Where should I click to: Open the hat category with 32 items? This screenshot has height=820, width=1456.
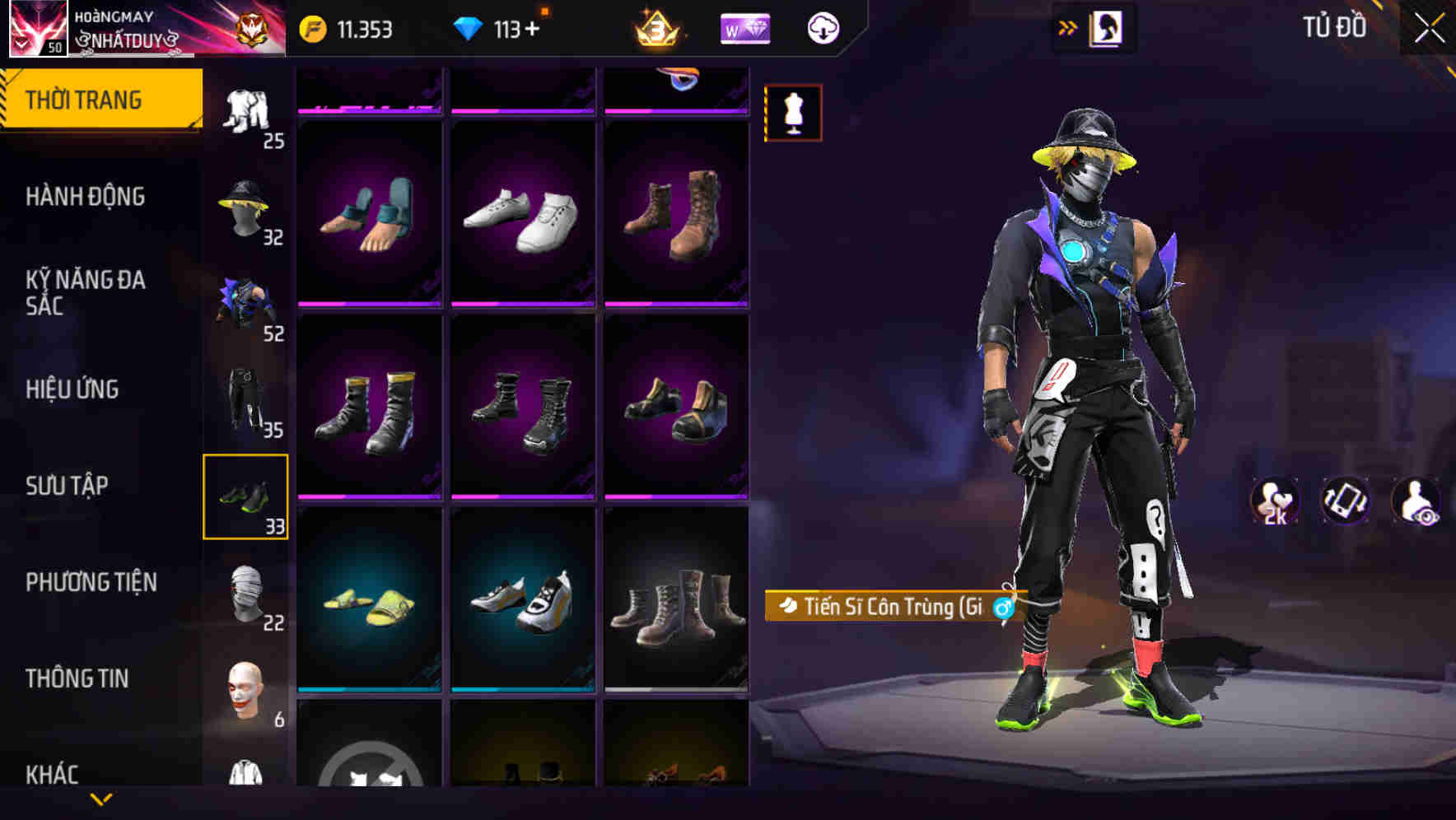pos(246,207)
